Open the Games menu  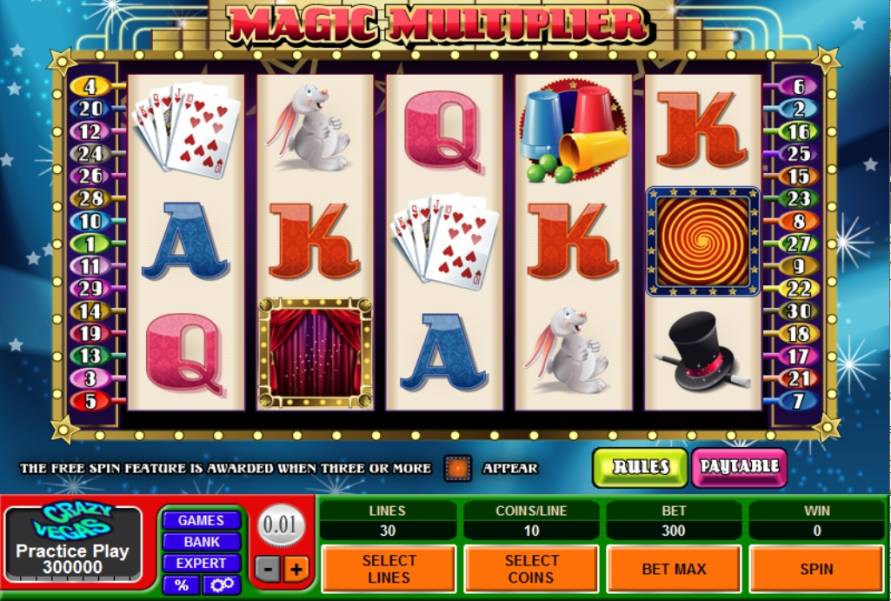tap(201, 520)
